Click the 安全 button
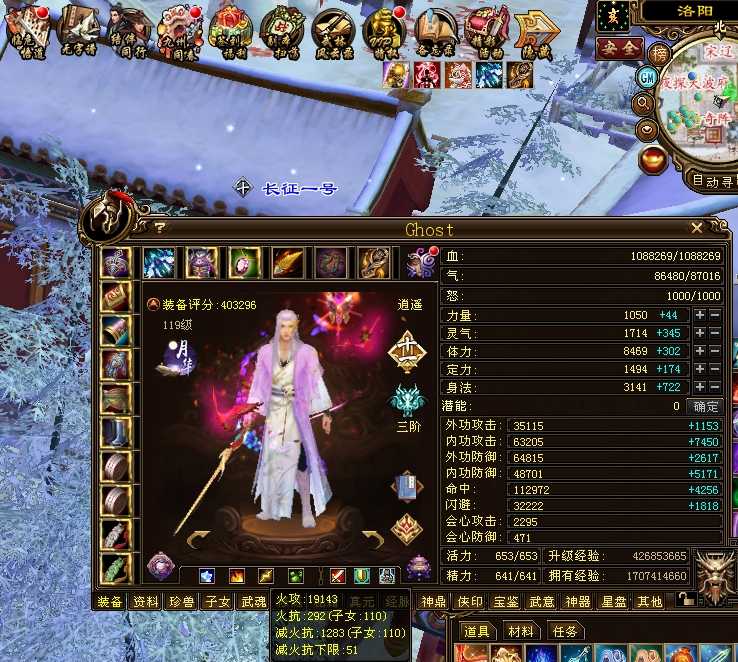The image size is (738, 662). click(x=617, y=48)
